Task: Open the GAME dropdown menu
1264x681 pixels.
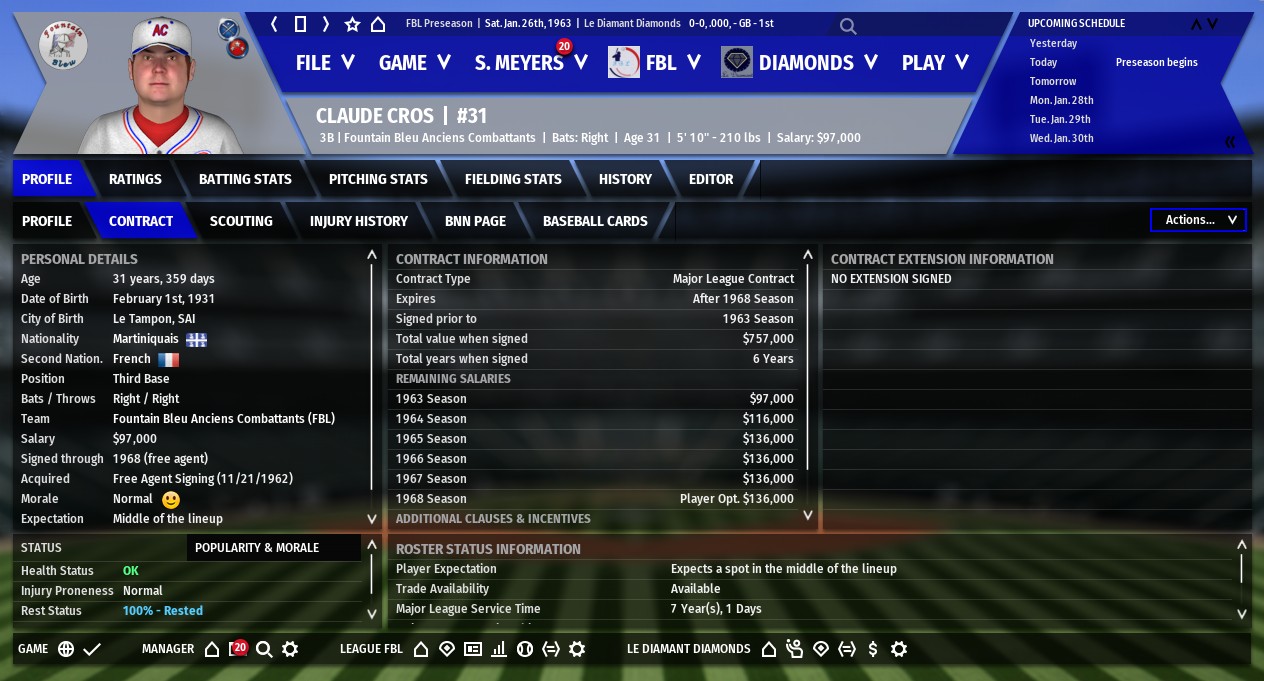Action: tap(415, 63)
